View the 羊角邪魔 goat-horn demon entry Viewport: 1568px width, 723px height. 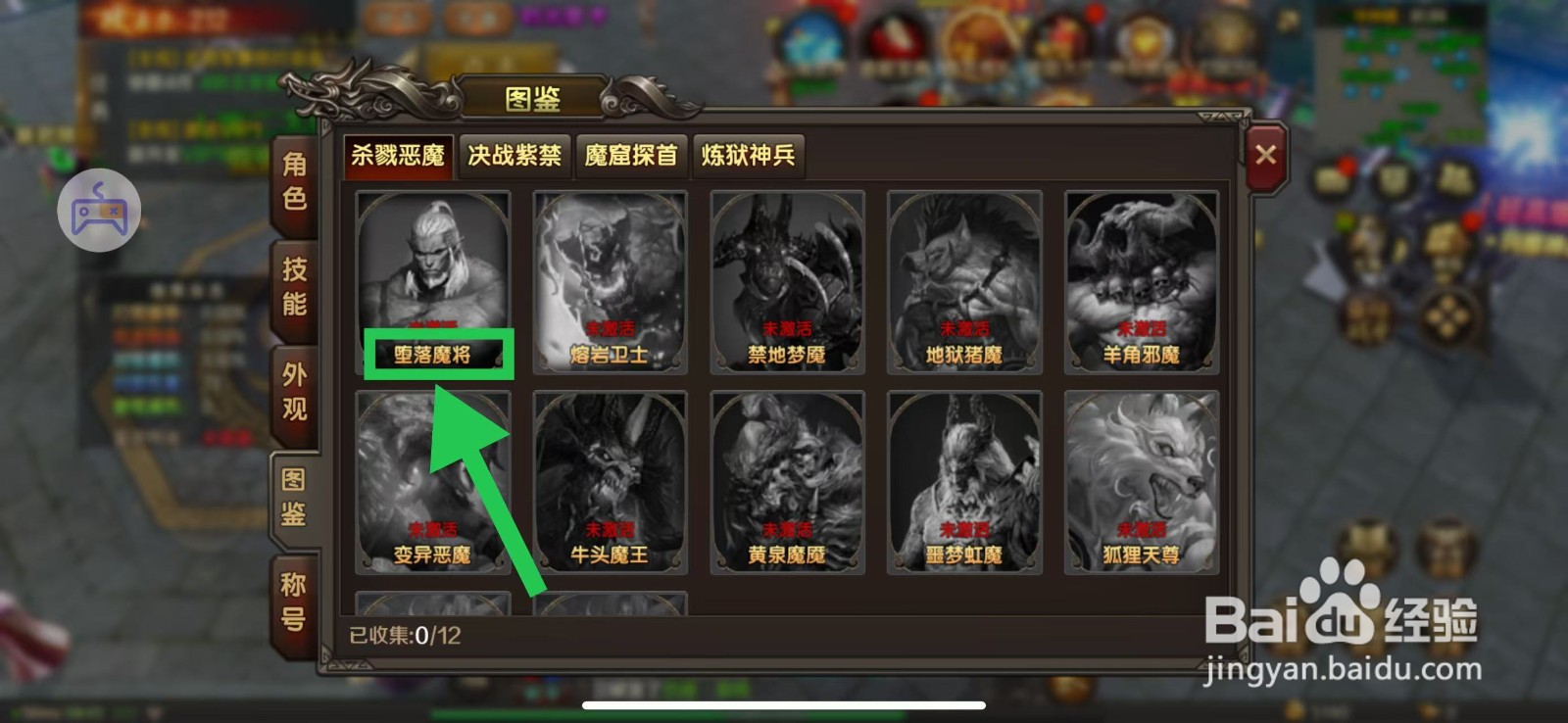[x=1142, y=279]
